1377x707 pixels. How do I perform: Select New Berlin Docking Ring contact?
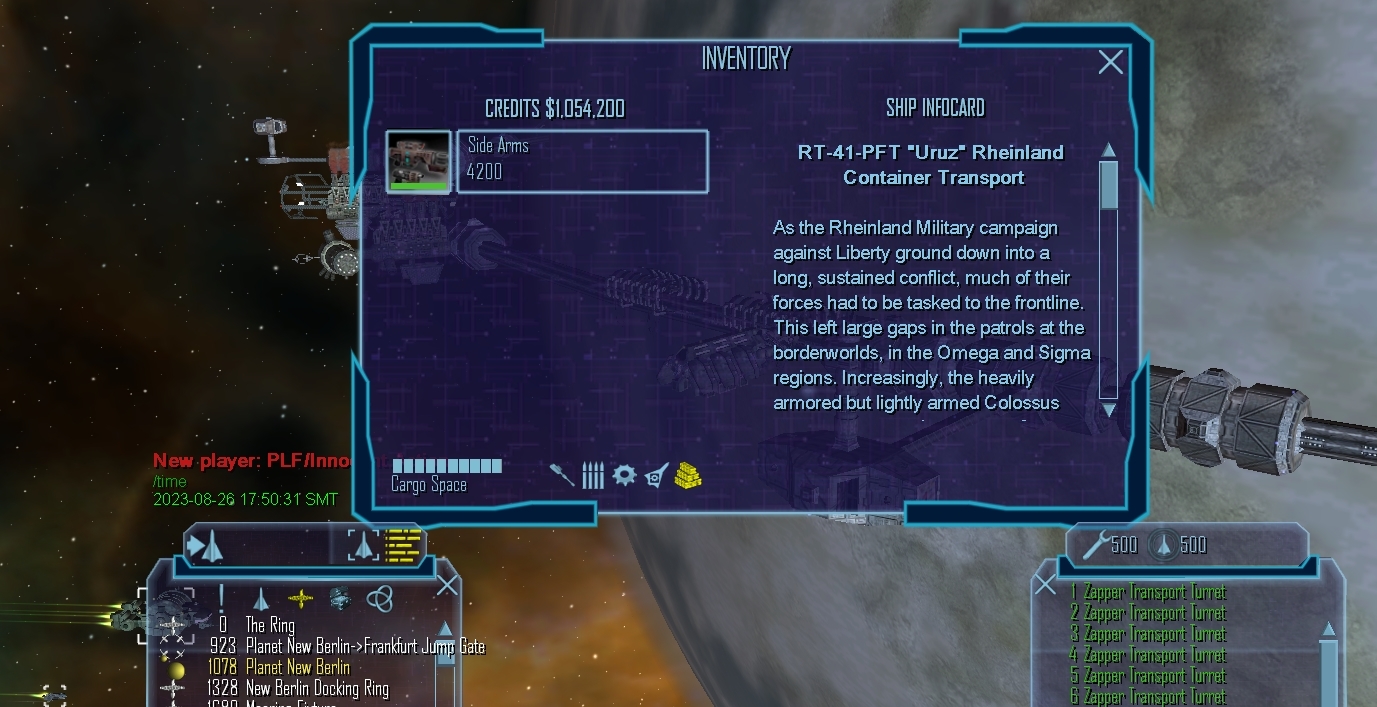coord(317,688)
